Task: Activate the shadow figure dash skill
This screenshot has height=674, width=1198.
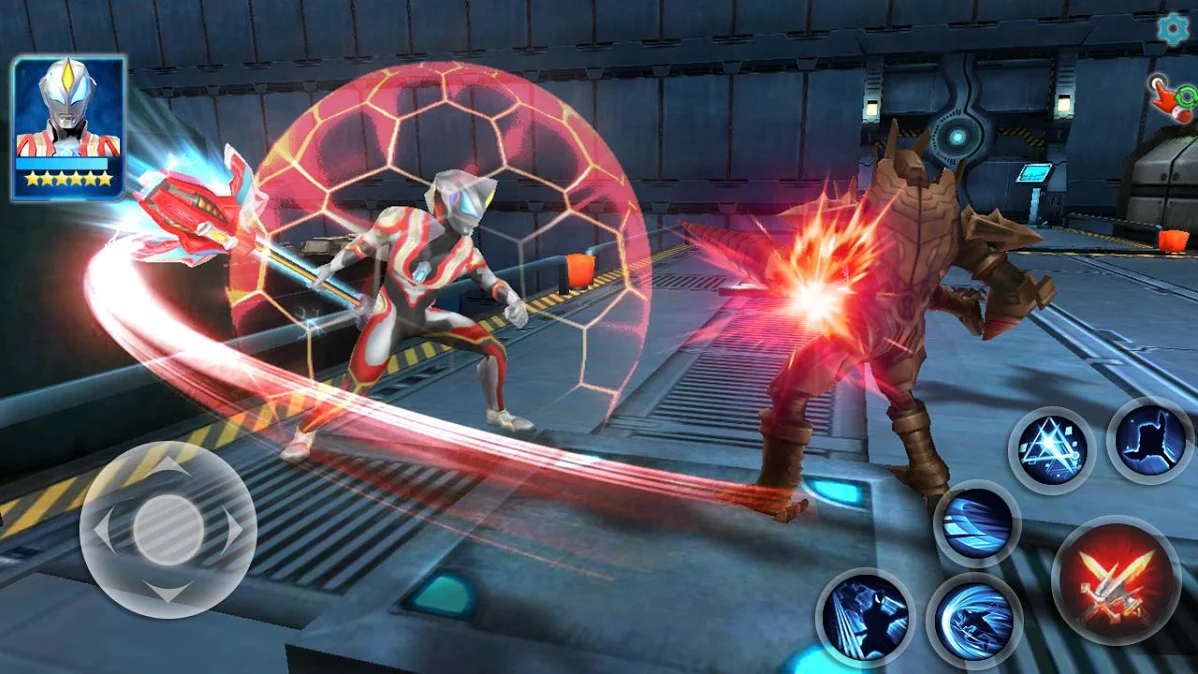Action: [x=865, y=617]
